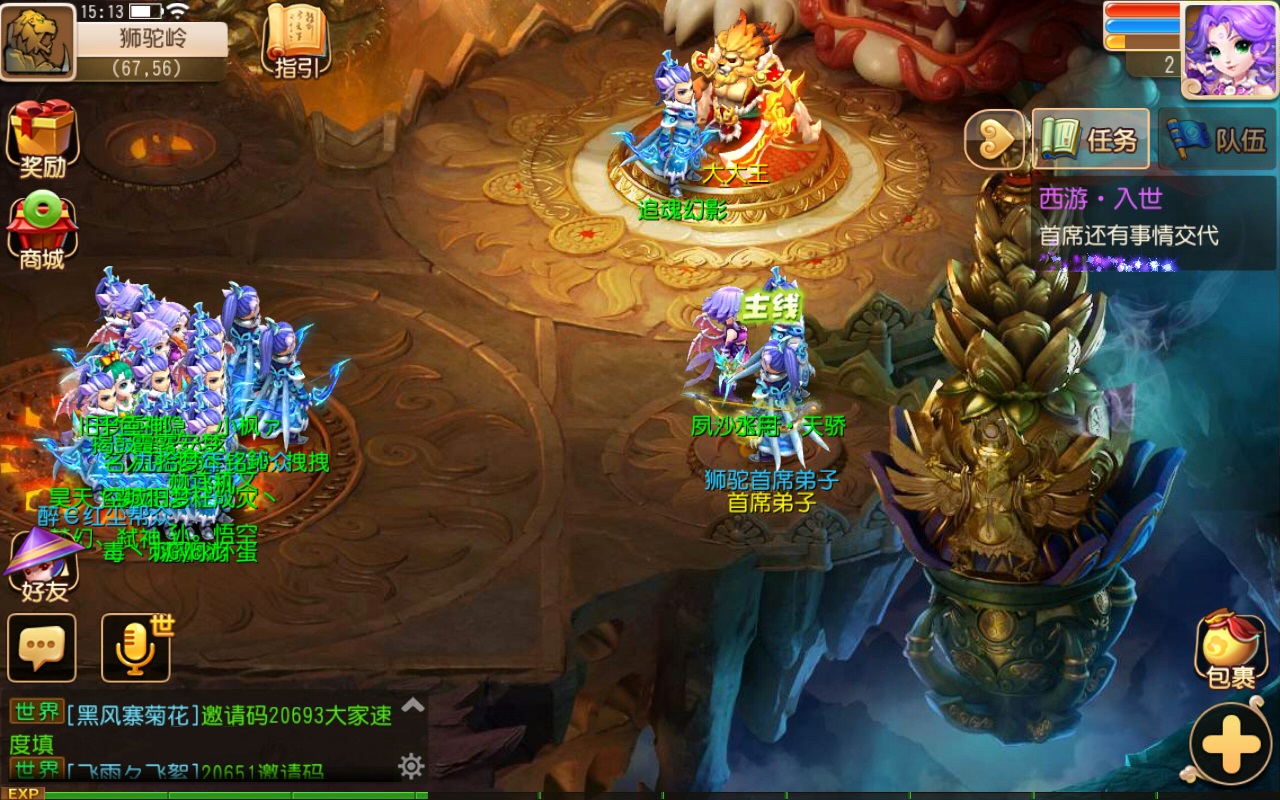
Task: Open the purple-haired player character portrait
Action: 1230,48
